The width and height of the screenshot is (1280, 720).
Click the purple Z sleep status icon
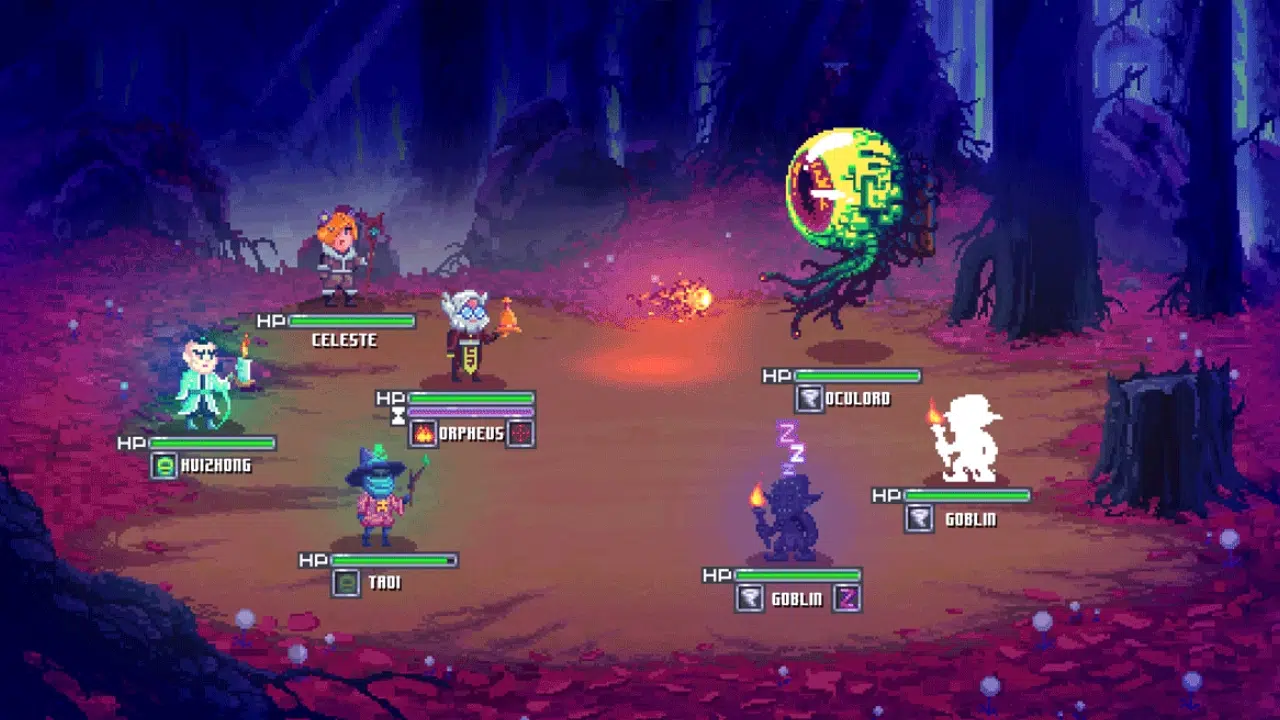point(846,598)
